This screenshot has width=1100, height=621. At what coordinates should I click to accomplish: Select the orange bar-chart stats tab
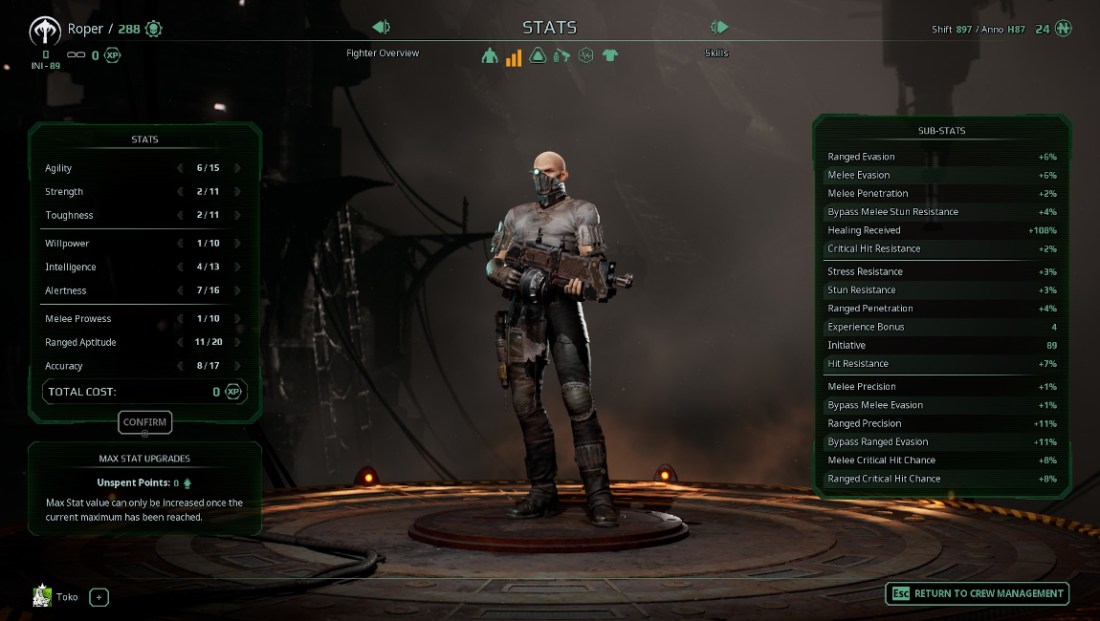[x=513, y=56]
